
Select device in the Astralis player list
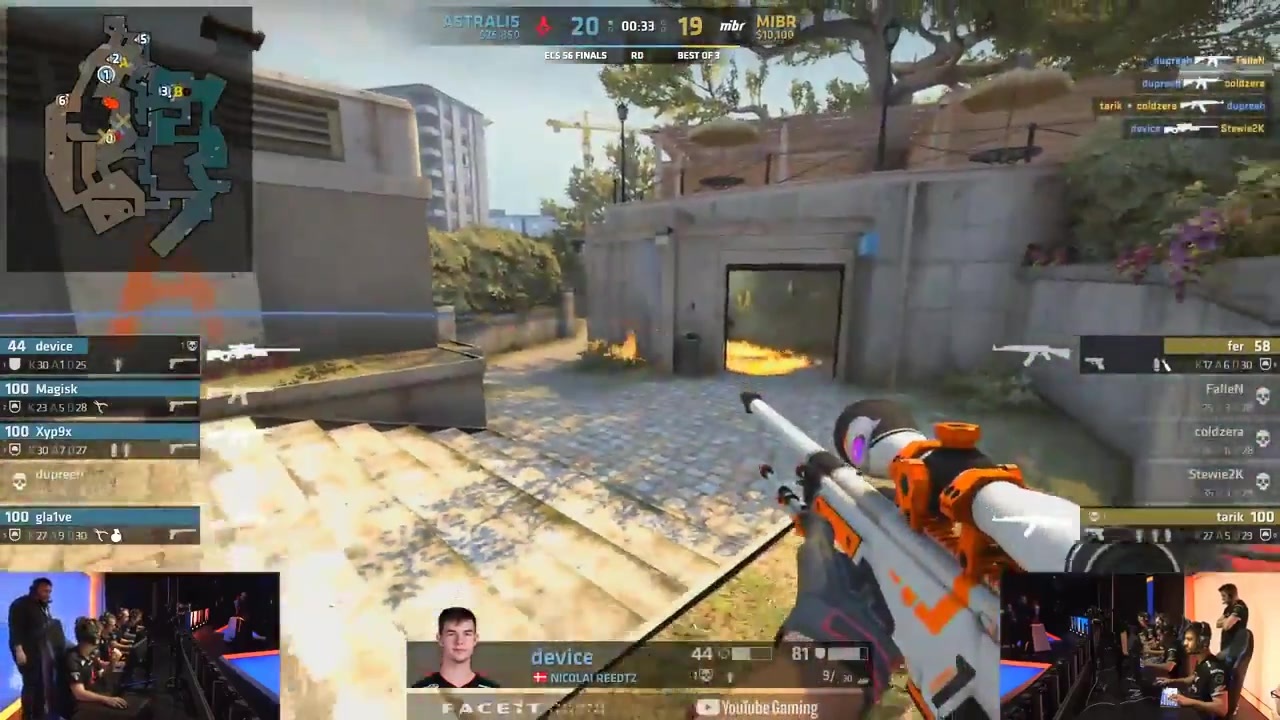(100, 355)
